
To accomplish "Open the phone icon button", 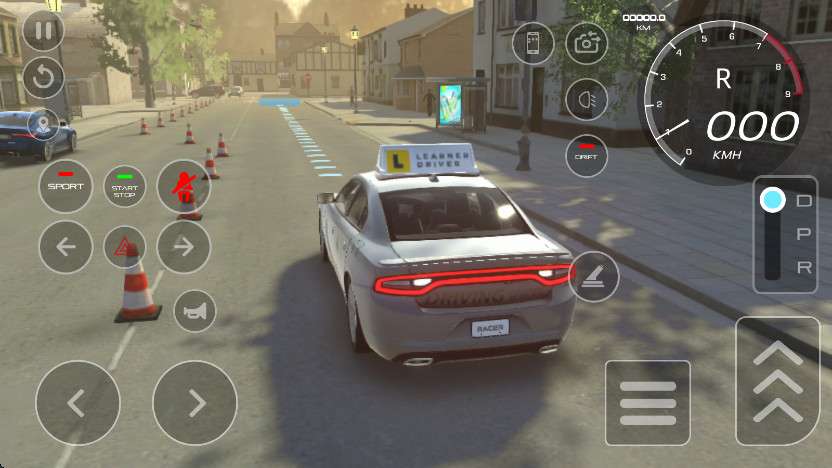I will 533,43.
